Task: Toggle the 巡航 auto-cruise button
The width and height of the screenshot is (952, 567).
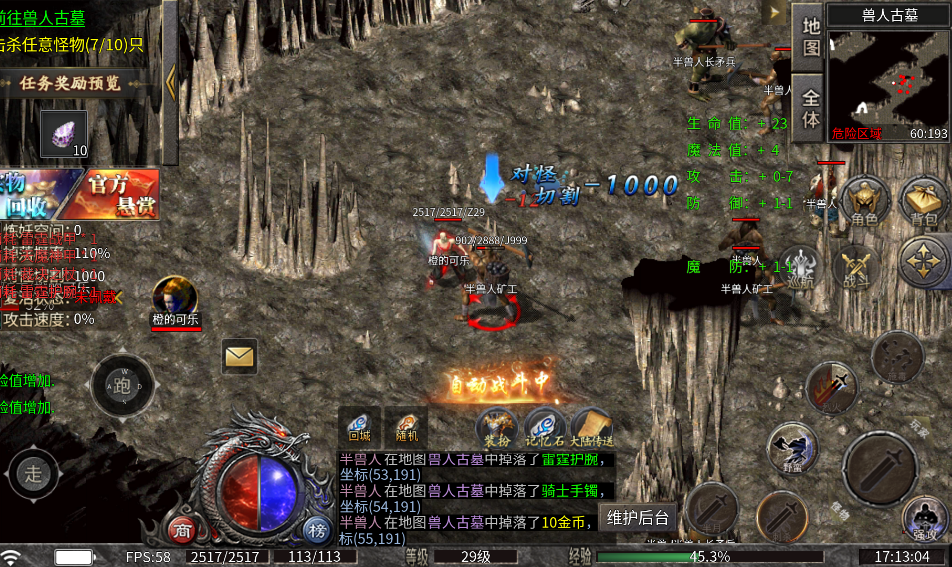Action: click(800, 268)
